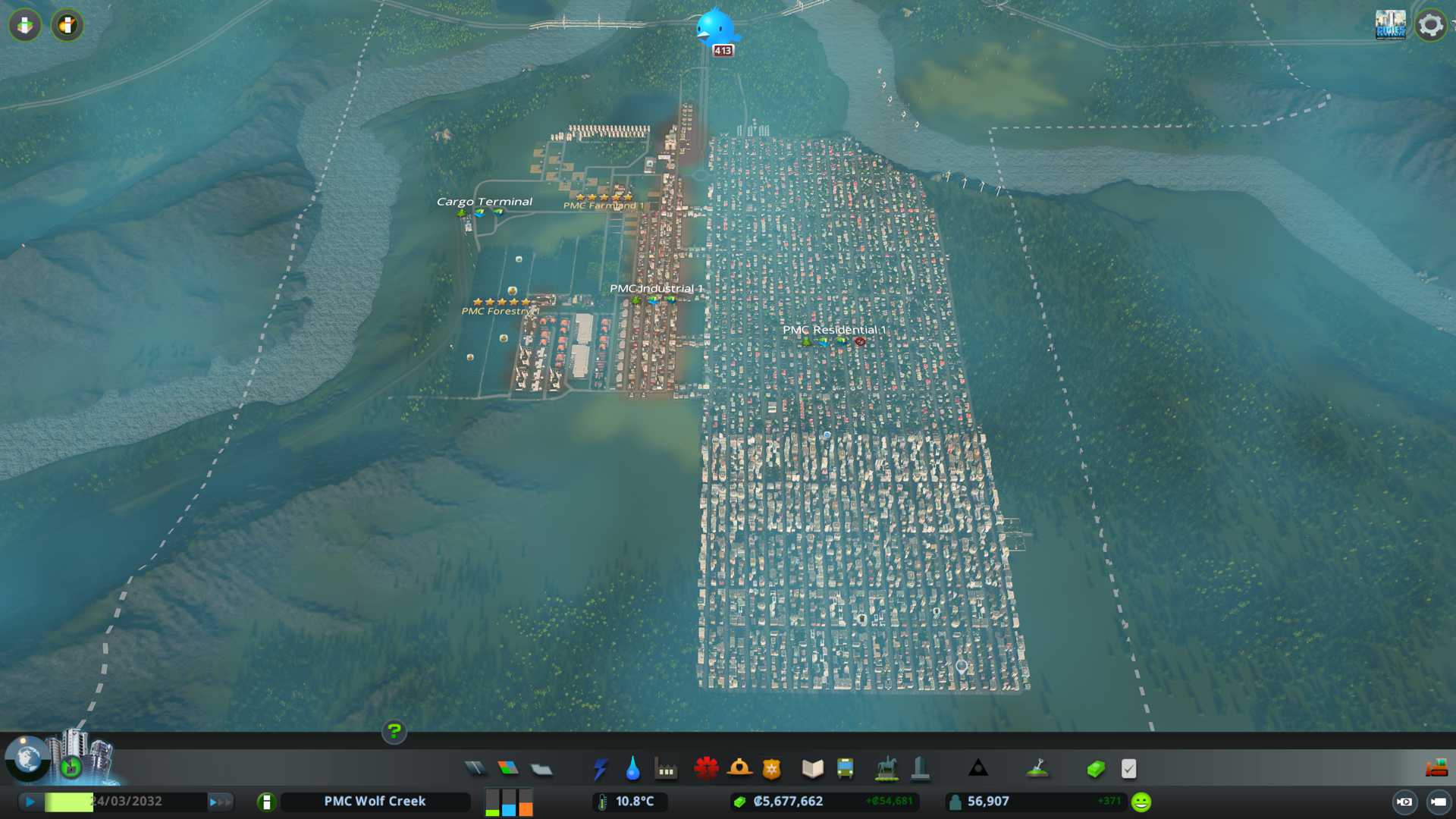Open the Education book menu
This screenshot has width=1456, height=819.
pos(812,769)
